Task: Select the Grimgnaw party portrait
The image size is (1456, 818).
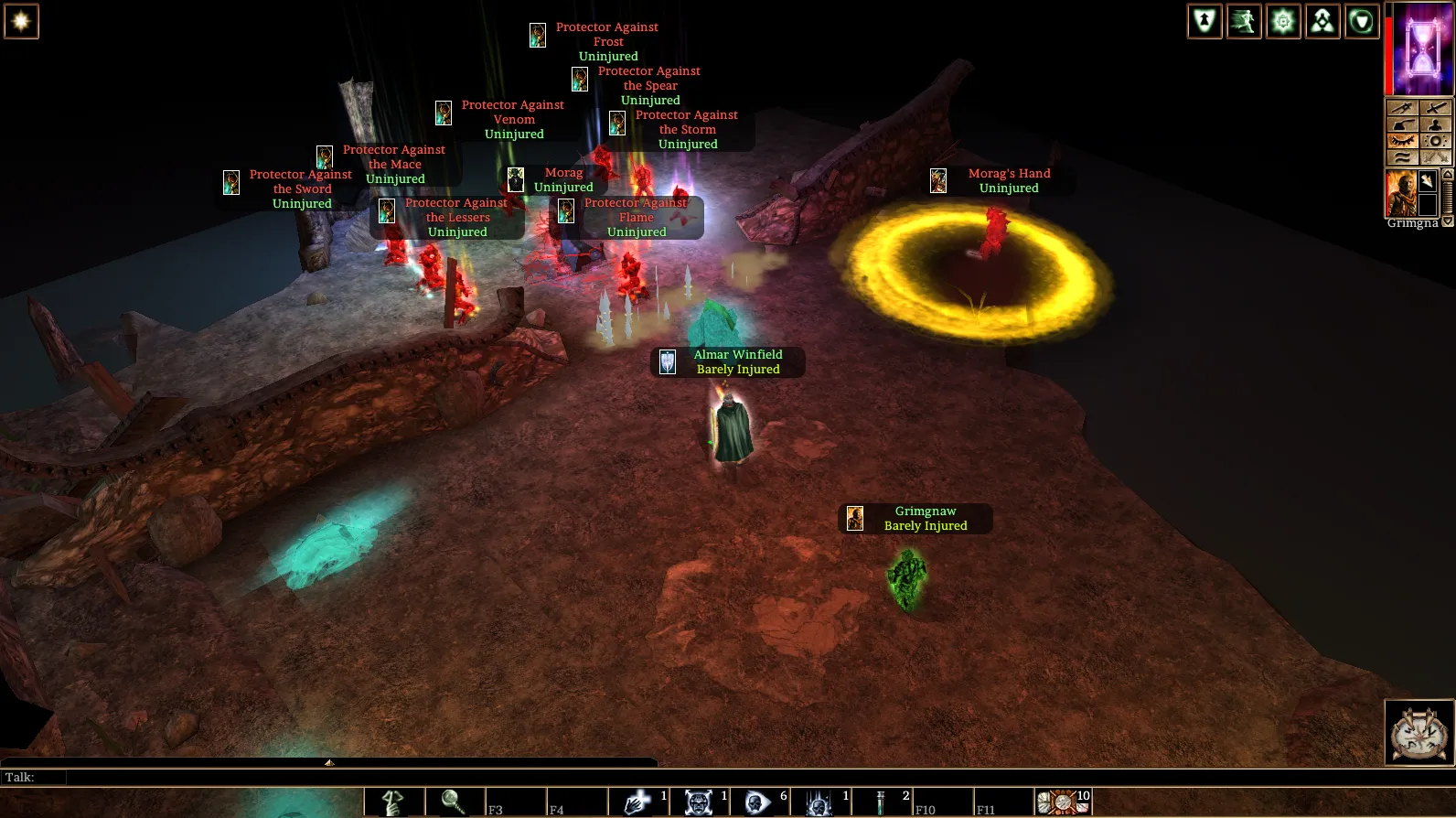Action: (x=1401, y=193)
